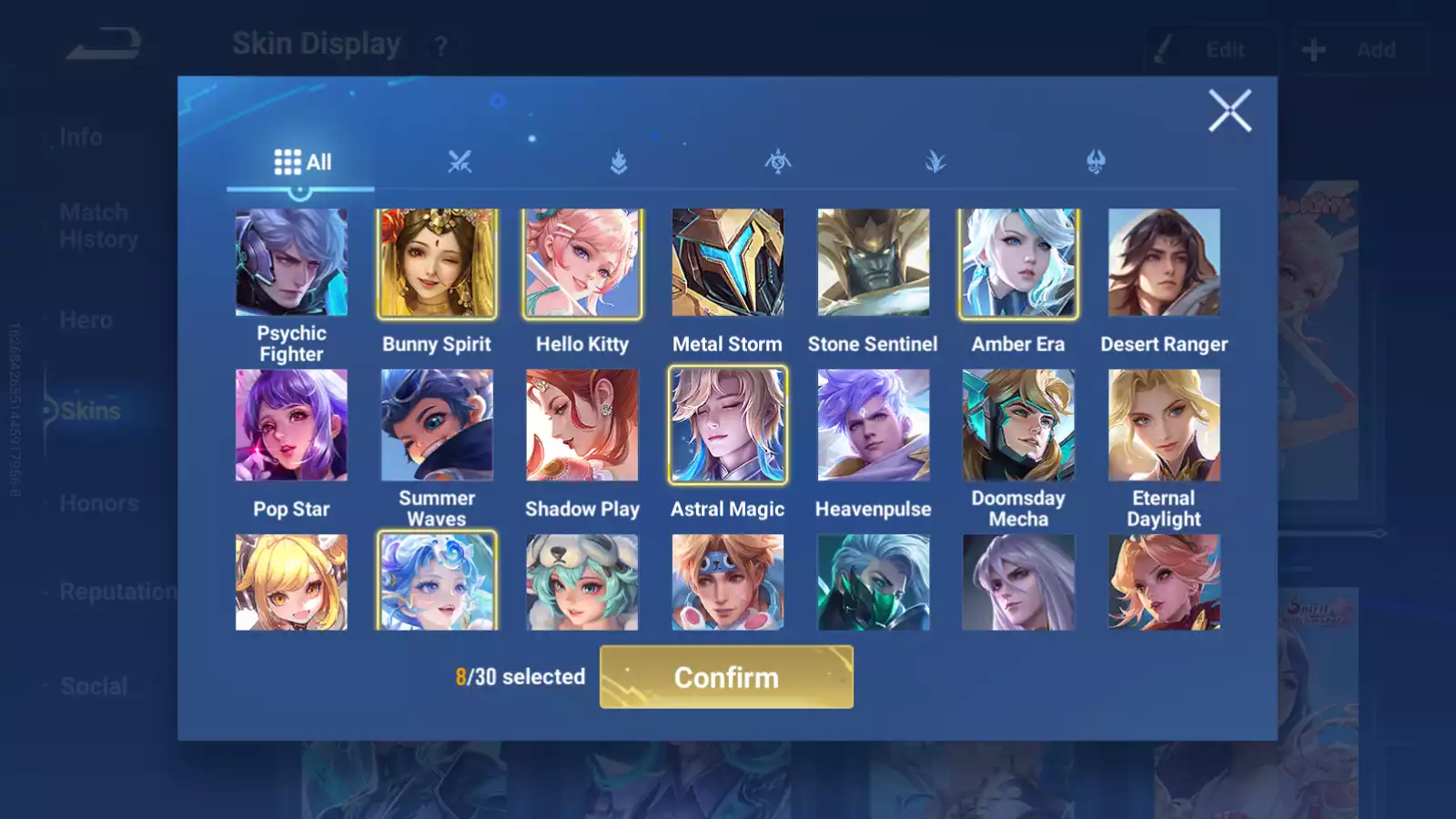Select the Stone Sentinel skin
This screenshot has height=819, width=1456.
873,262
